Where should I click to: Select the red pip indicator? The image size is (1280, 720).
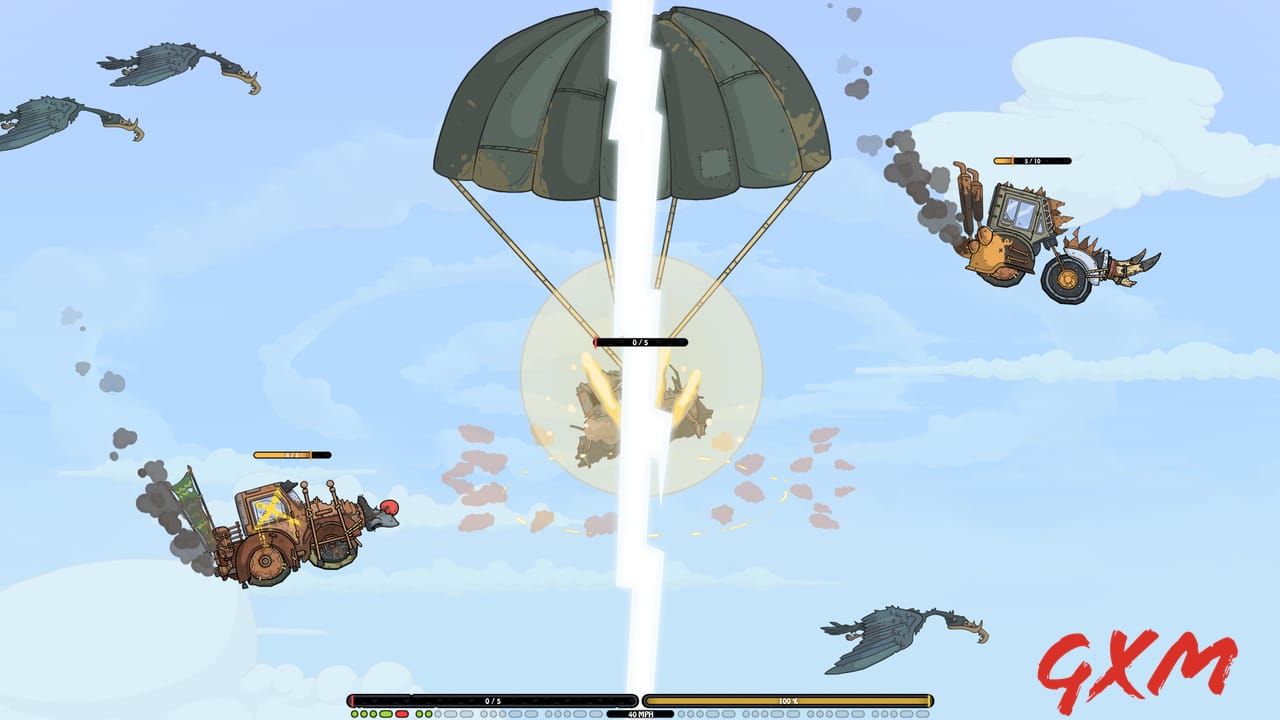click(401, 712)
